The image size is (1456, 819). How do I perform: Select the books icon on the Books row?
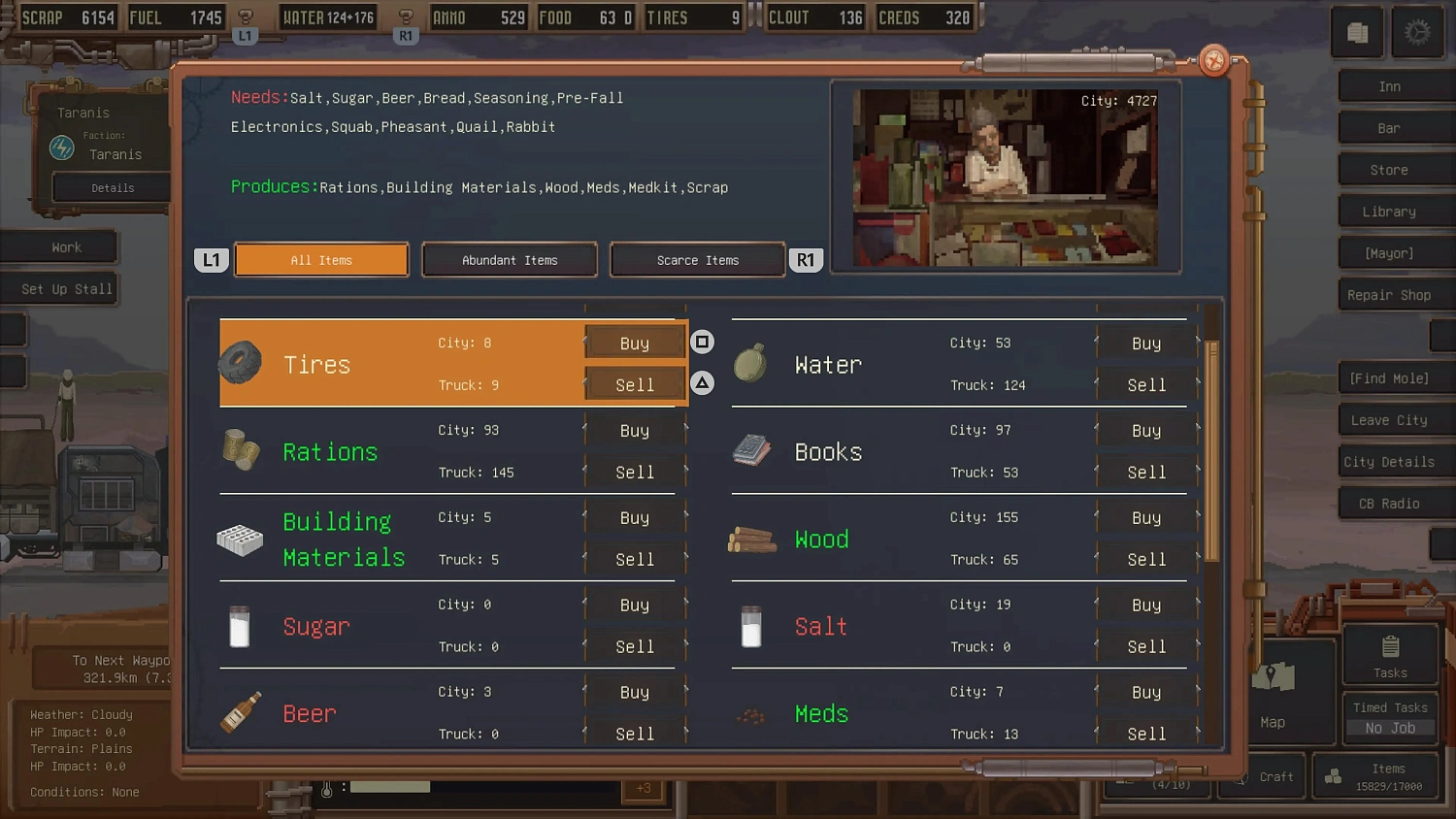(x=750, y=449)
